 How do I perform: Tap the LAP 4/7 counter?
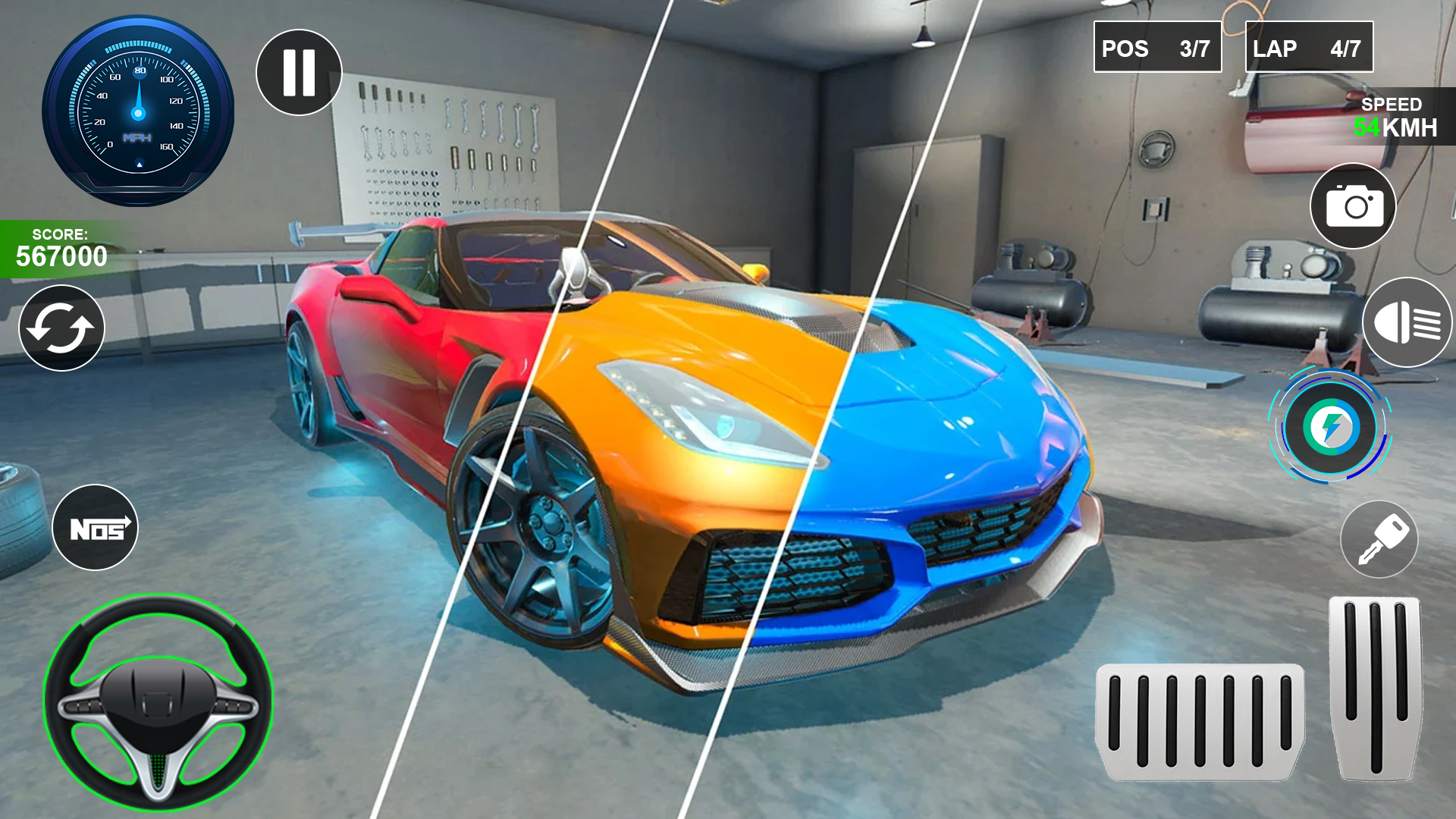[x=1307, y=49]
